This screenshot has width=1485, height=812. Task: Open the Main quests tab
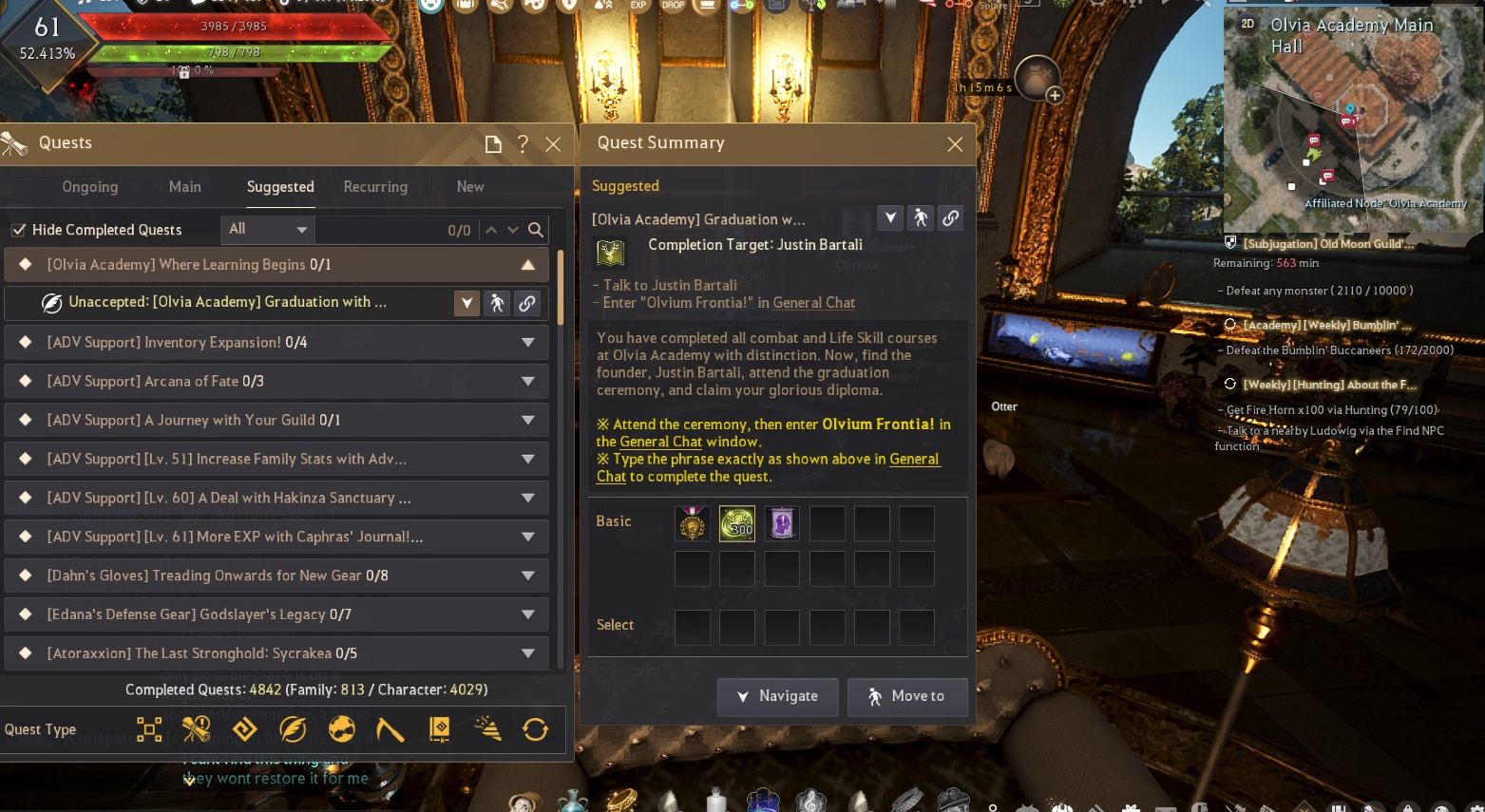[x=184, y=187]
